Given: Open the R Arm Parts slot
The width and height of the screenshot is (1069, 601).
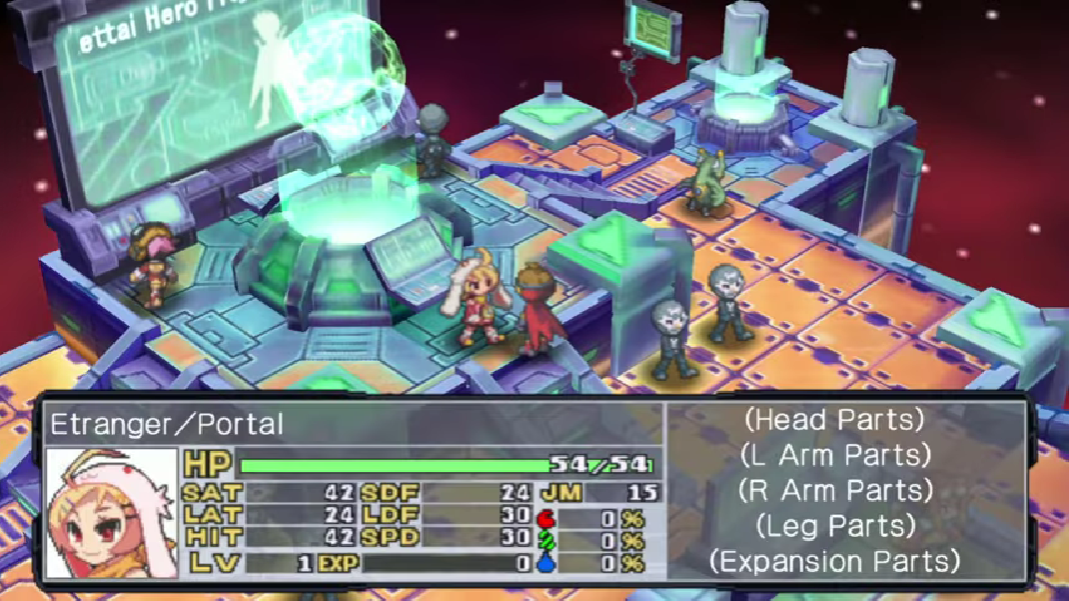Looking at the screenshot, I should click(x=835, y=490).
